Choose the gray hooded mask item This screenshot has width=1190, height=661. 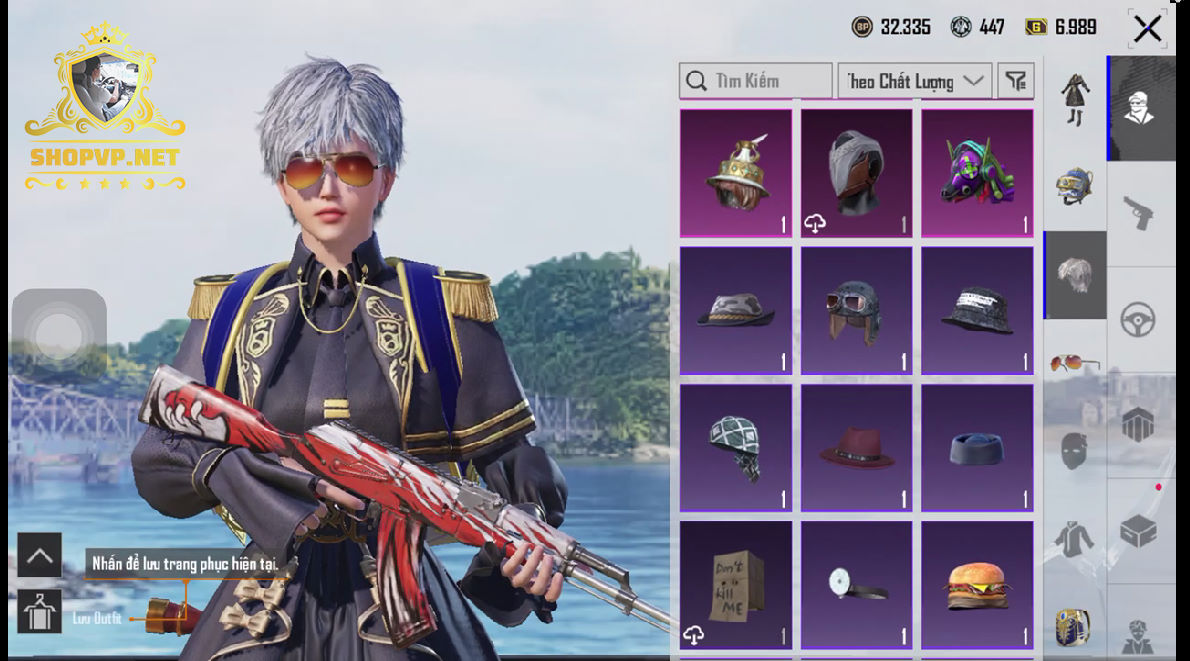click(x=857, y=173)
